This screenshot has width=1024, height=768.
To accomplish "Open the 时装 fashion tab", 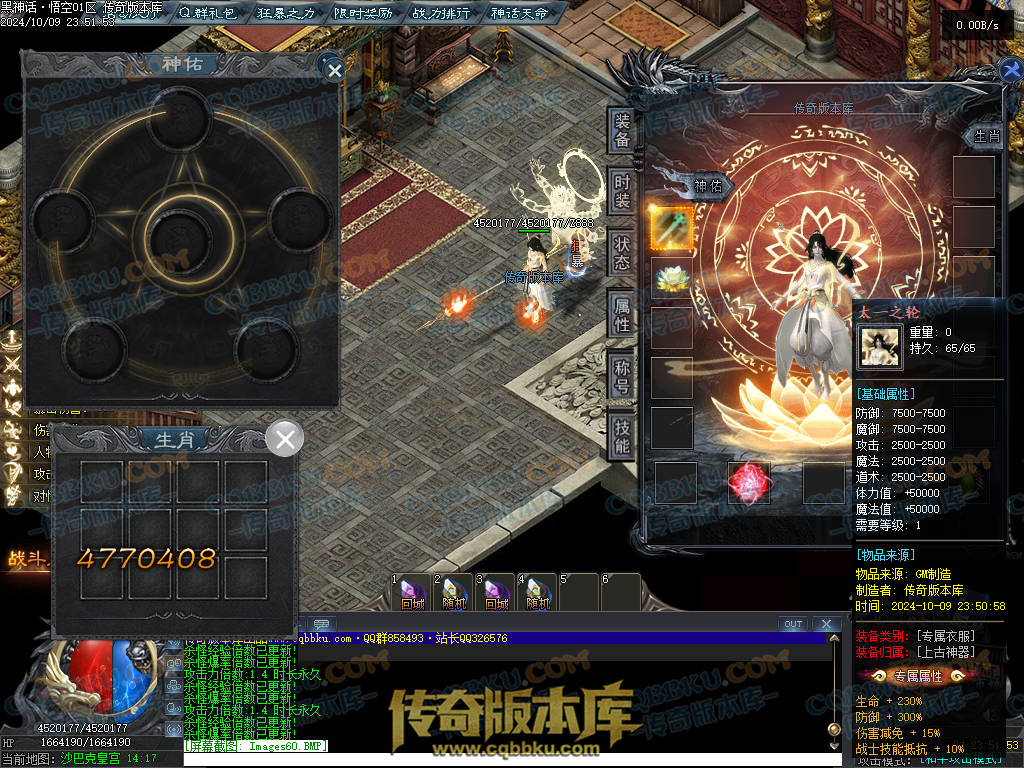I will click(622, 190).
